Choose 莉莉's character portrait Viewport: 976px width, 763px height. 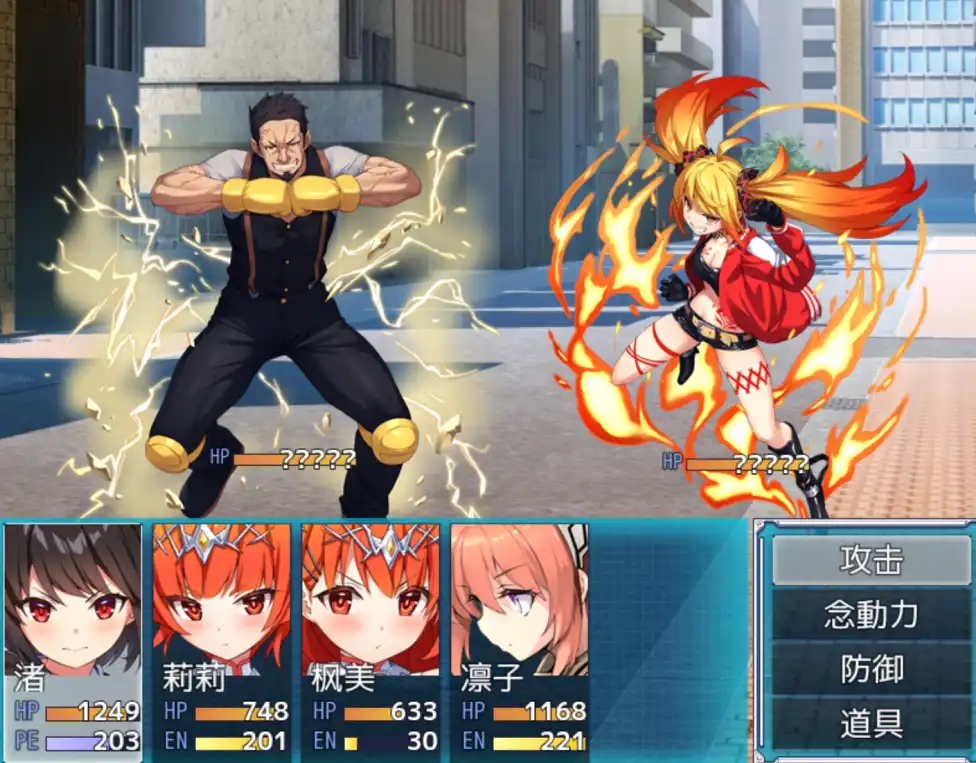pos(221,600)
